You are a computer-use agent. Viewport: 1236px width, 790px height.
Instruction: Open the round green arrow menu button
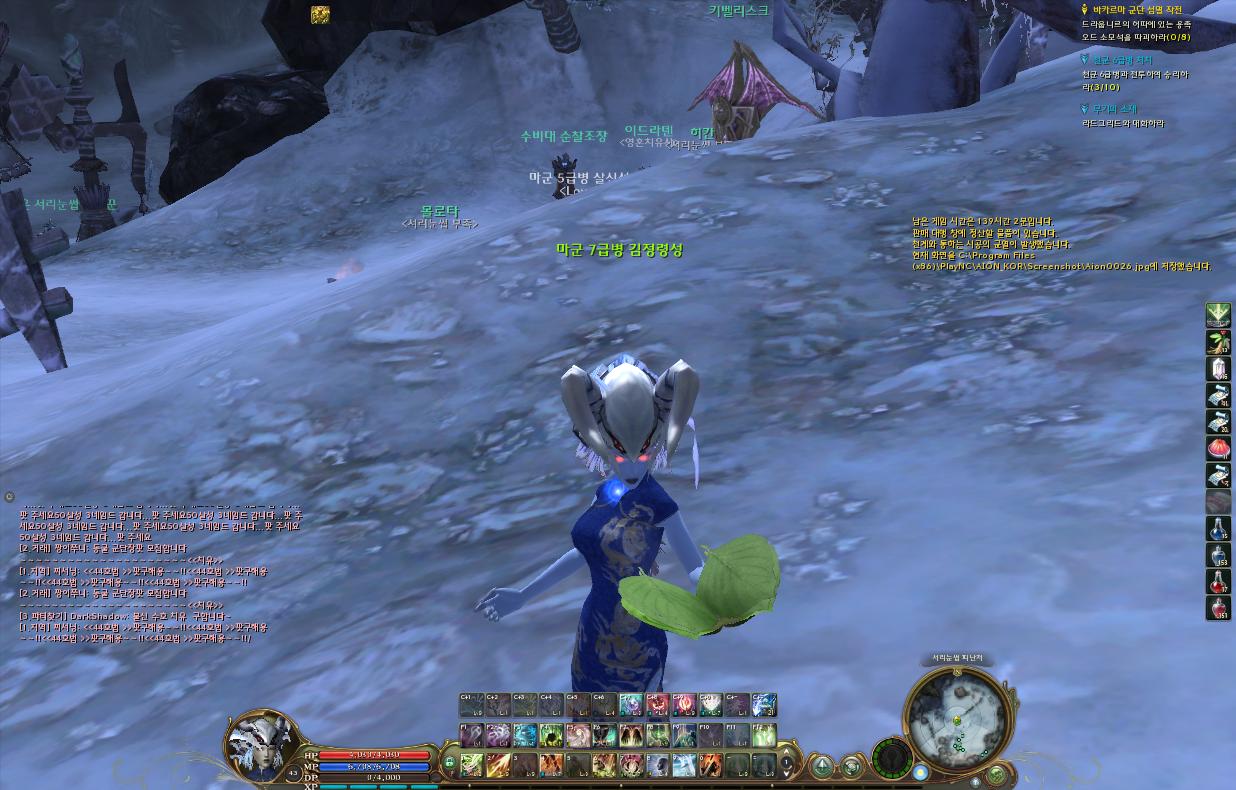click(822, 767)
